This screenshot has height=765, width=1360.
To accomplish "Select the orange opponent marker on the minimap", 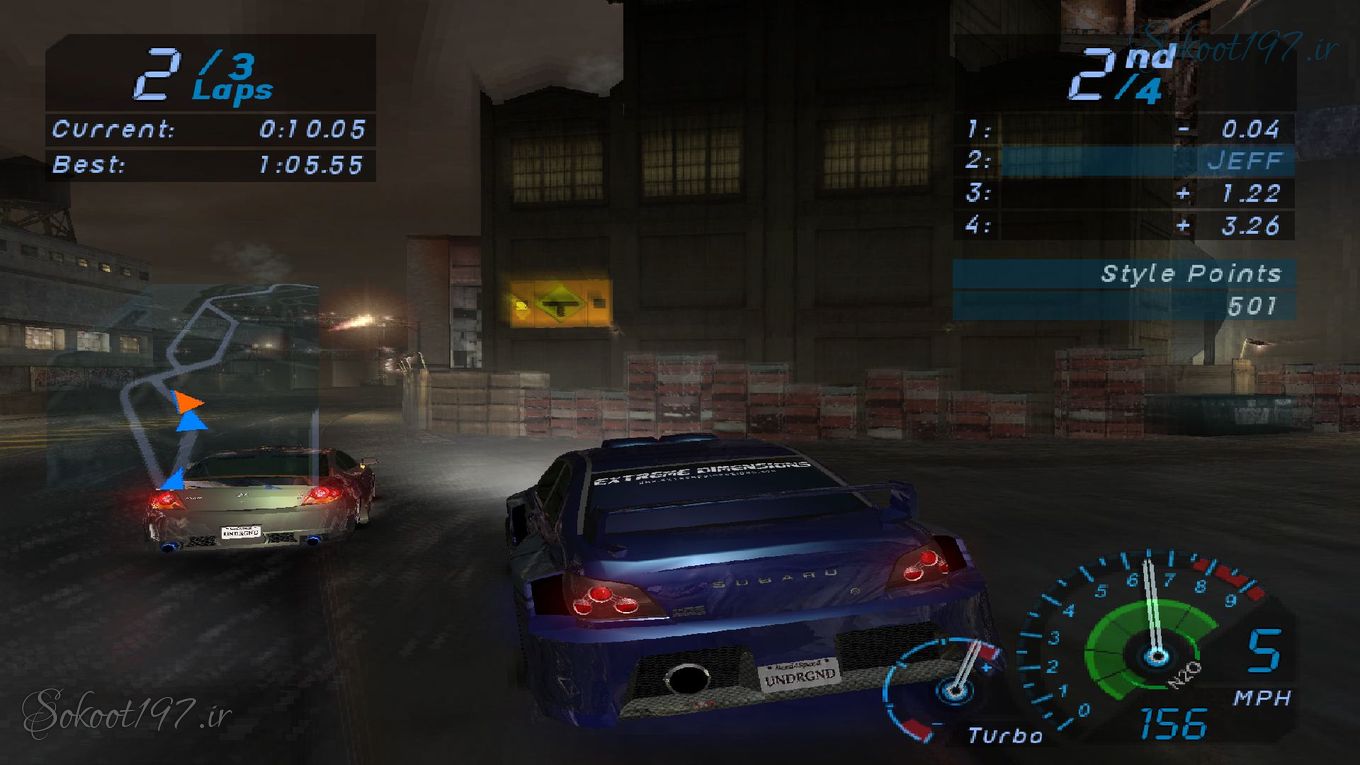I will [x=186, y=402].
